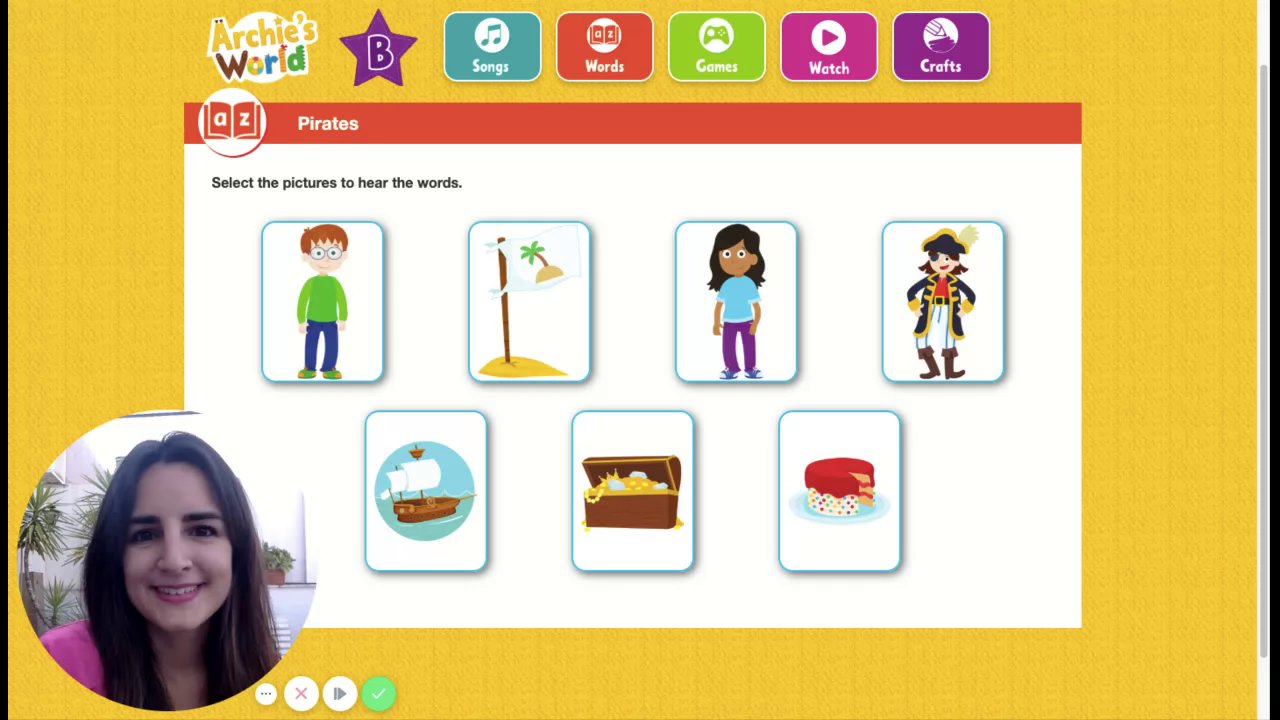The image size is (1280, 720).
Task: Select the purple star B level badge
Action: tap(378, 49)
